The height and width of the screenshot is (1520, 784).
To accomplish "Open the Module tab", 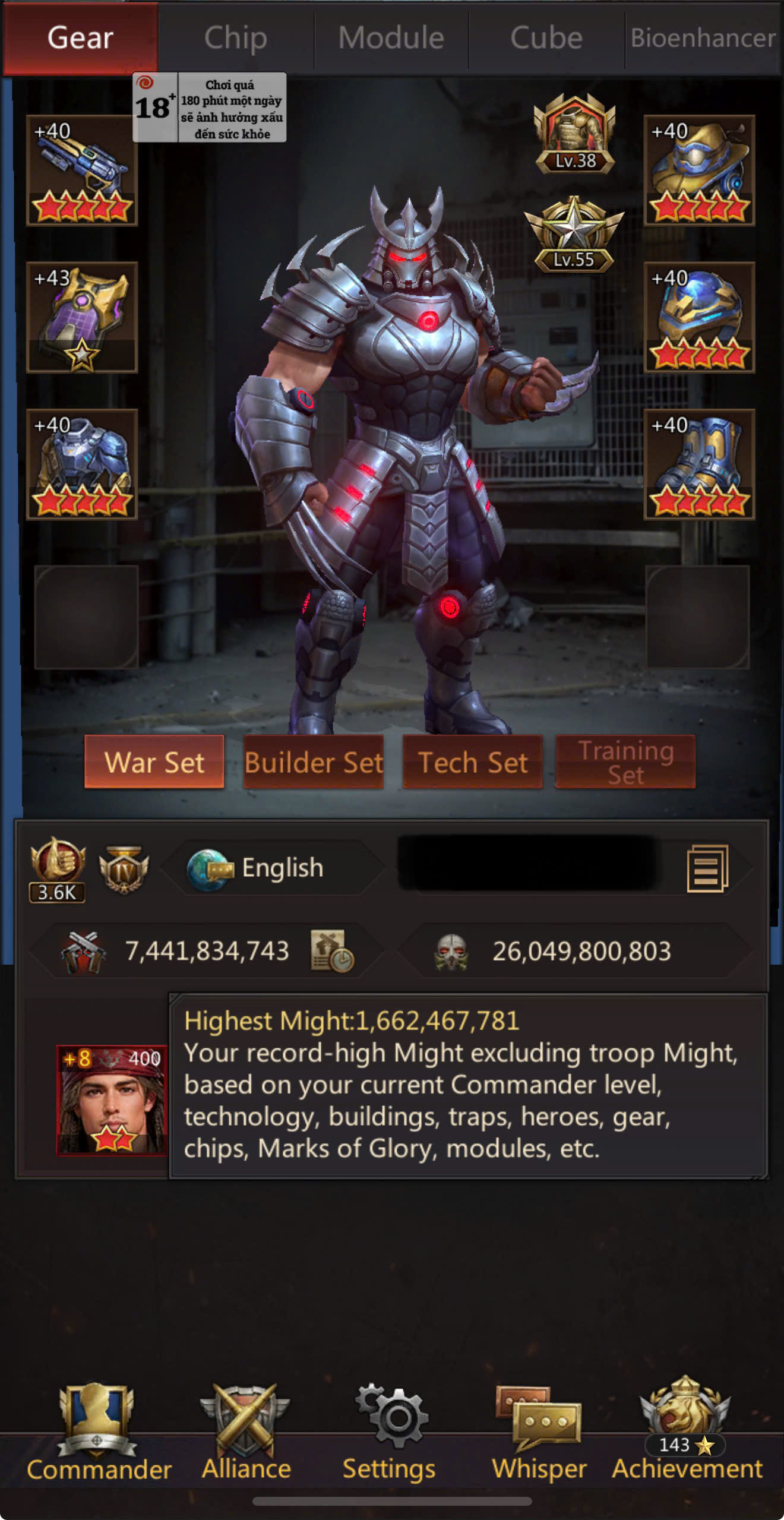I will pos(391,38).
